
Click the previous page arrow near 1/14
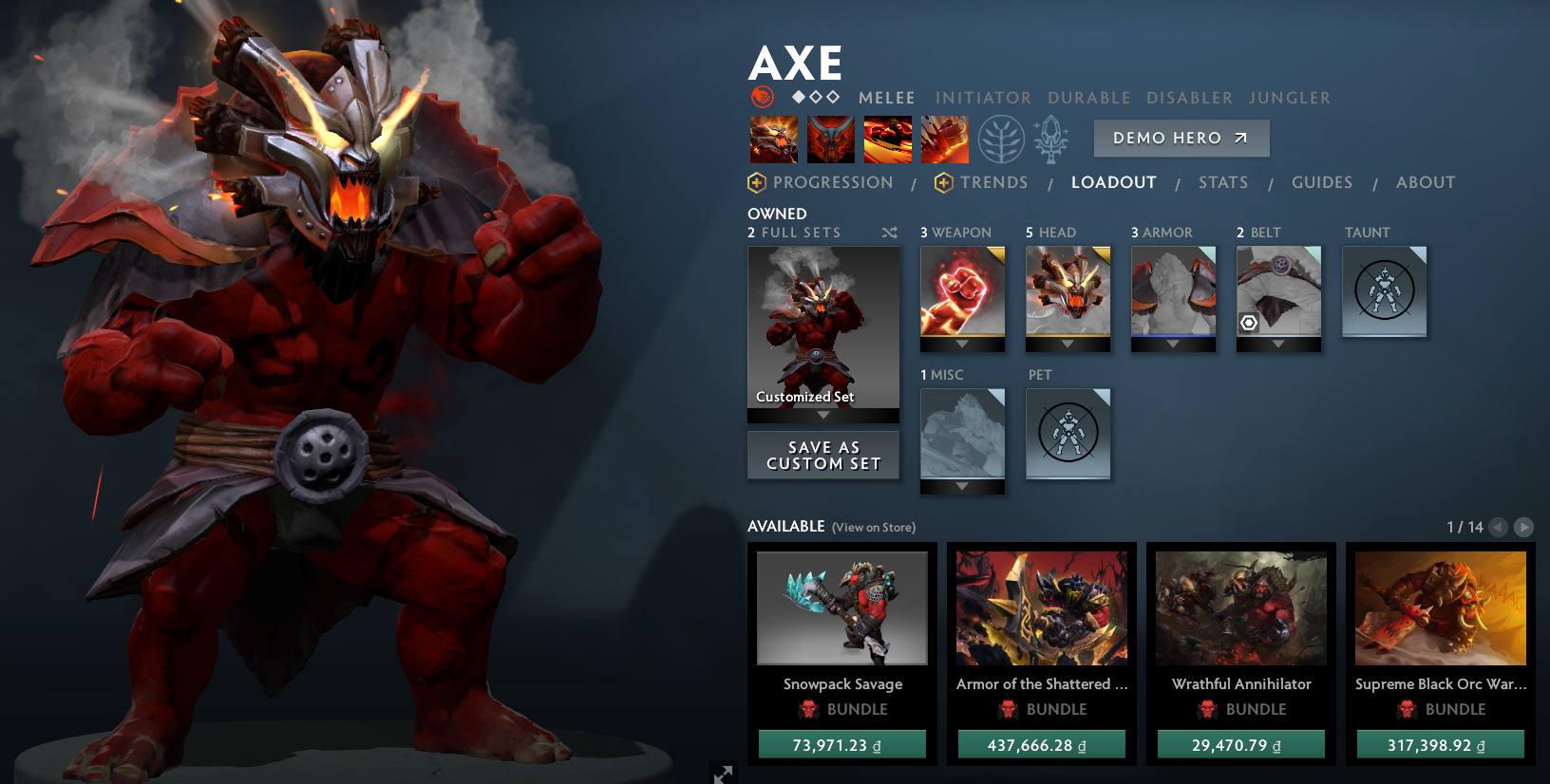click(x=1499, y=527)
